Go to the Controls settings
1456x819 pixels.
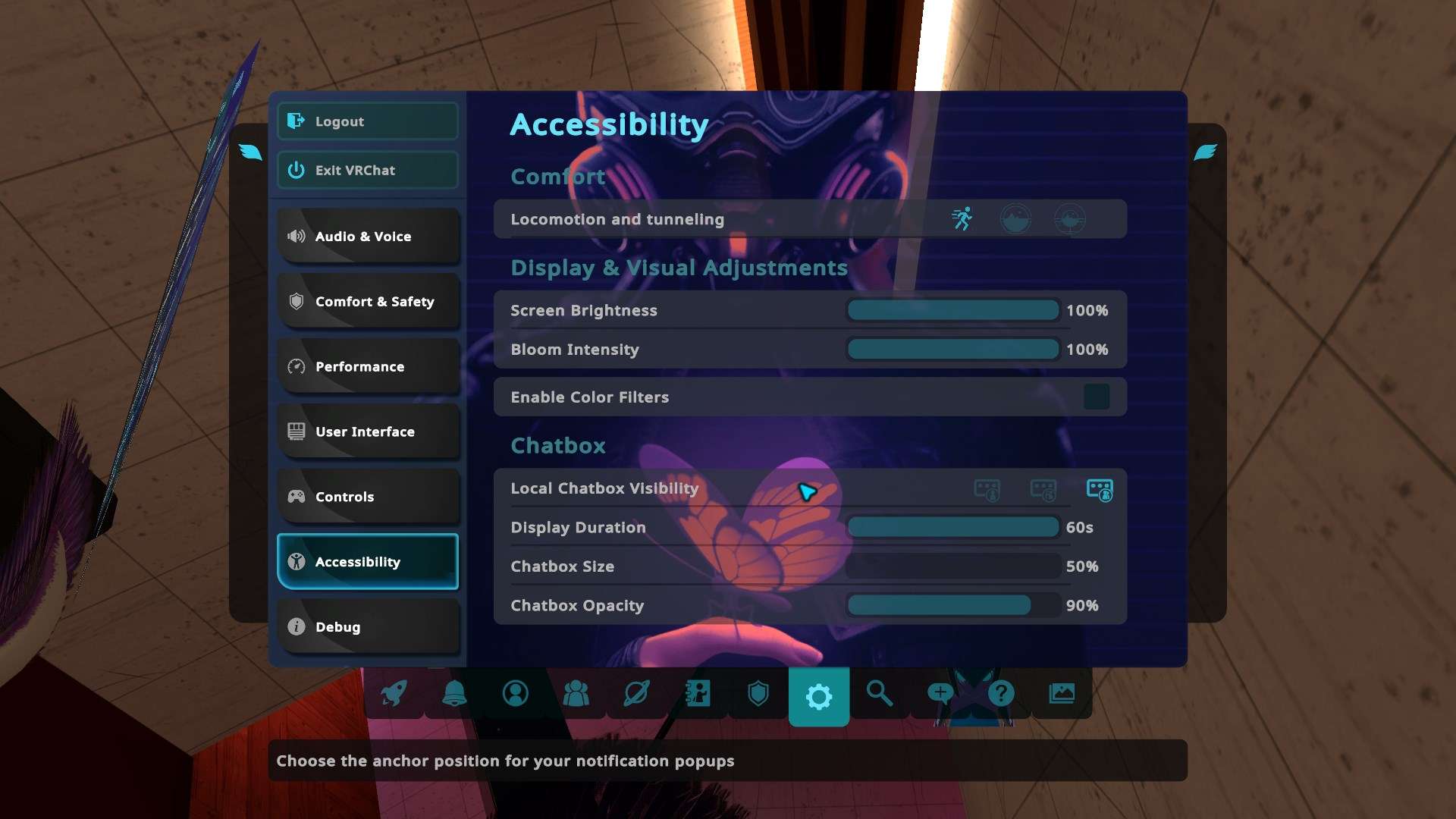coord(368,497)
